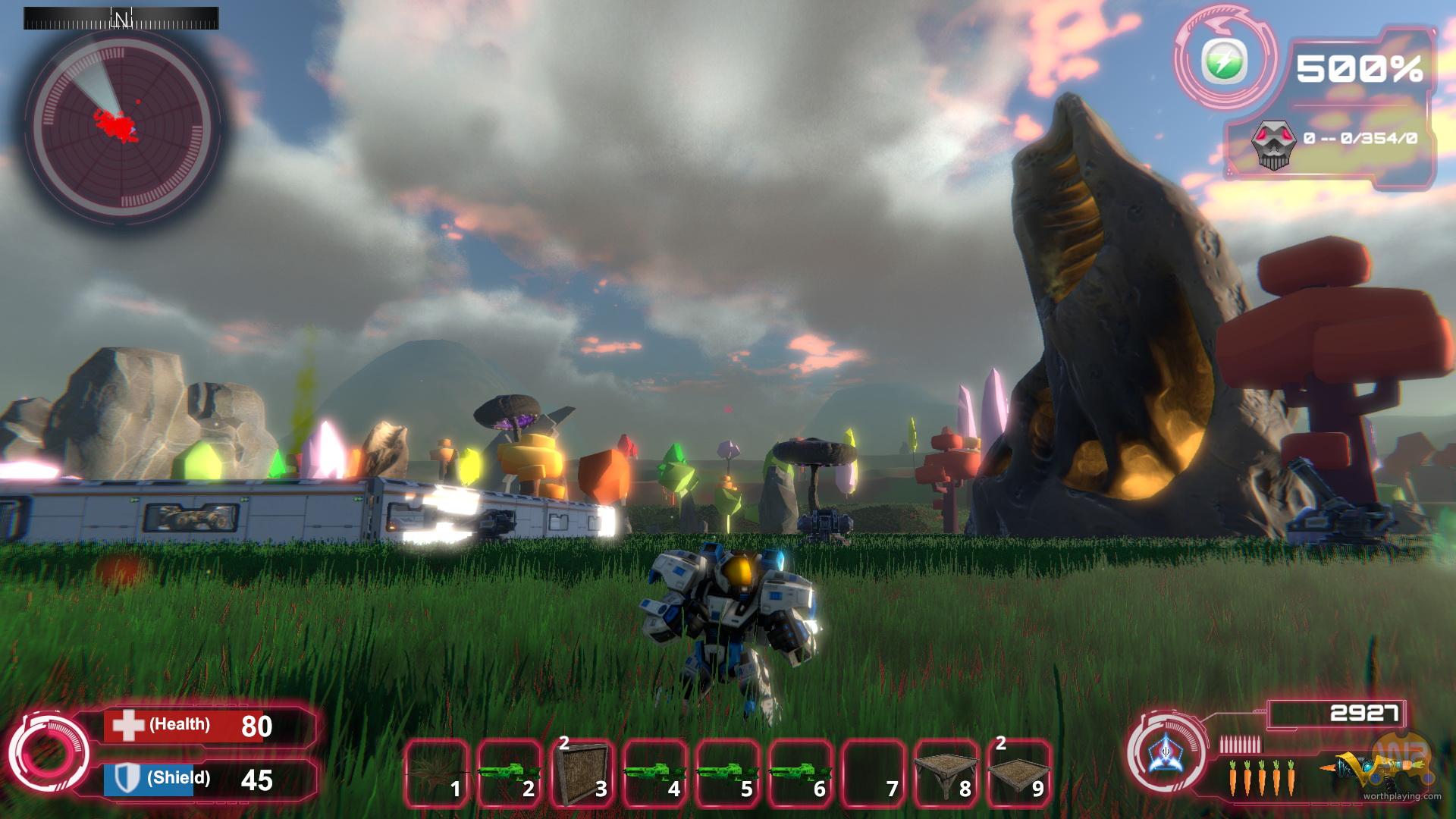Screen dimensions: 1456x819
Task: Switch to the green rifle in slot 6
Action: point(800,772)
